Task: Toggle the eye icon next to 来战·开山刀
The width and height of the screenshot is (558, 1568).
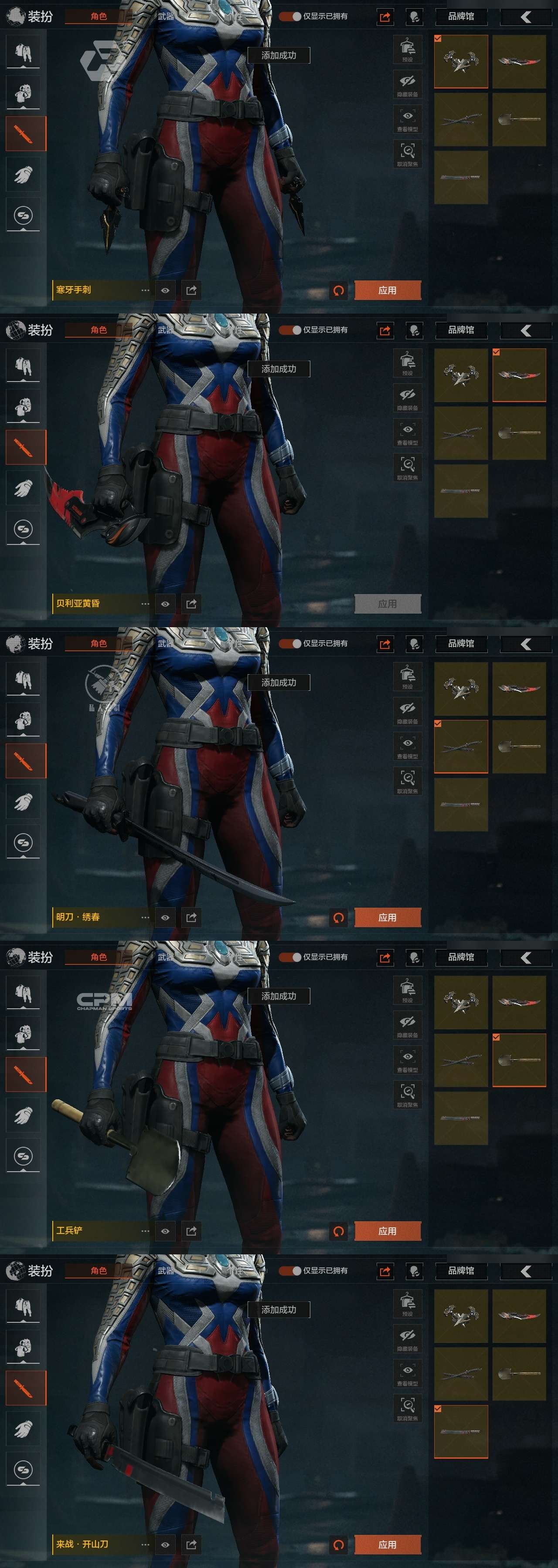Action: point(165,1544)
